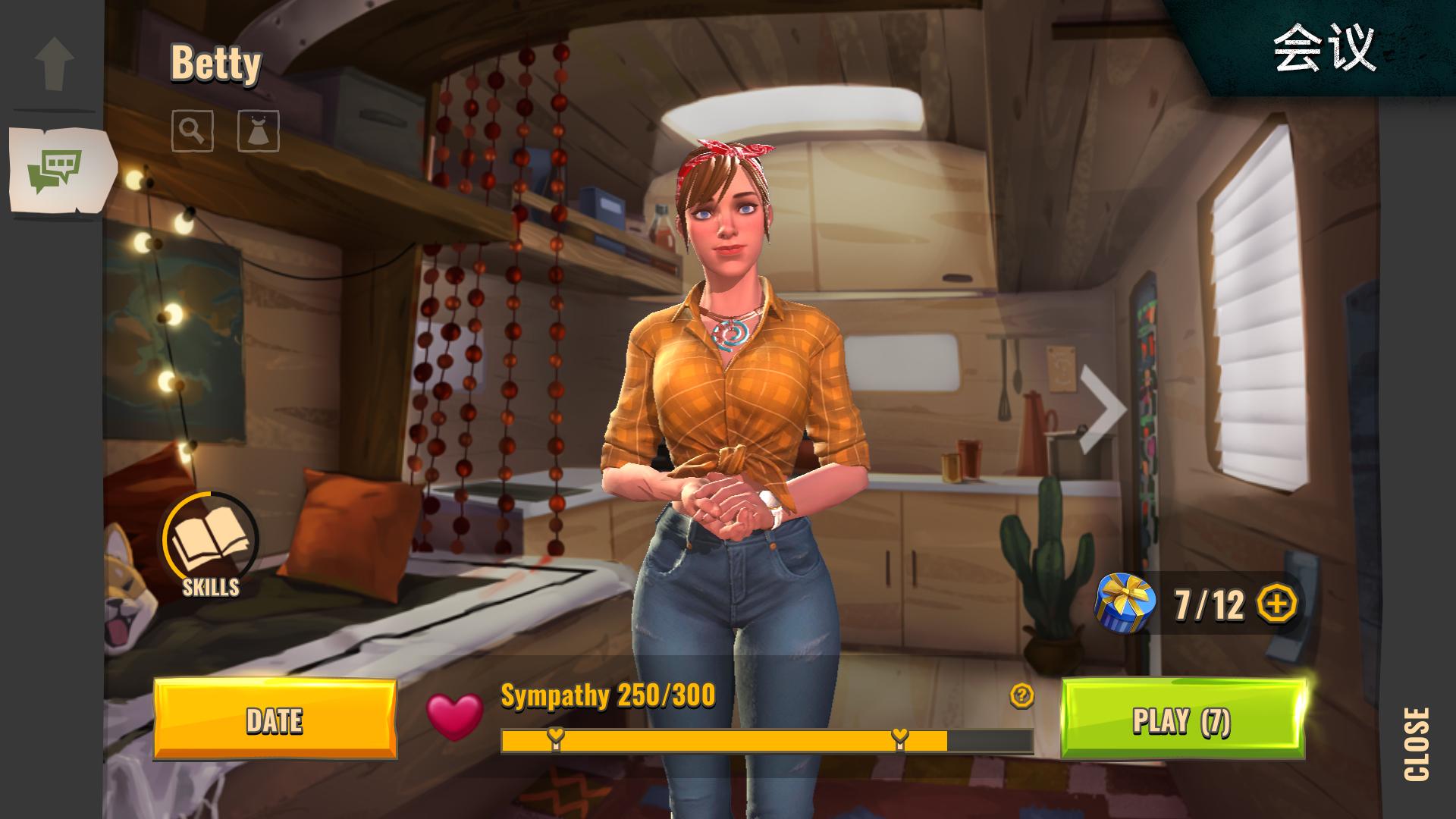1456x819 pixels.
Task: Close the meeting screen
Action: (x=1417, y=743)
